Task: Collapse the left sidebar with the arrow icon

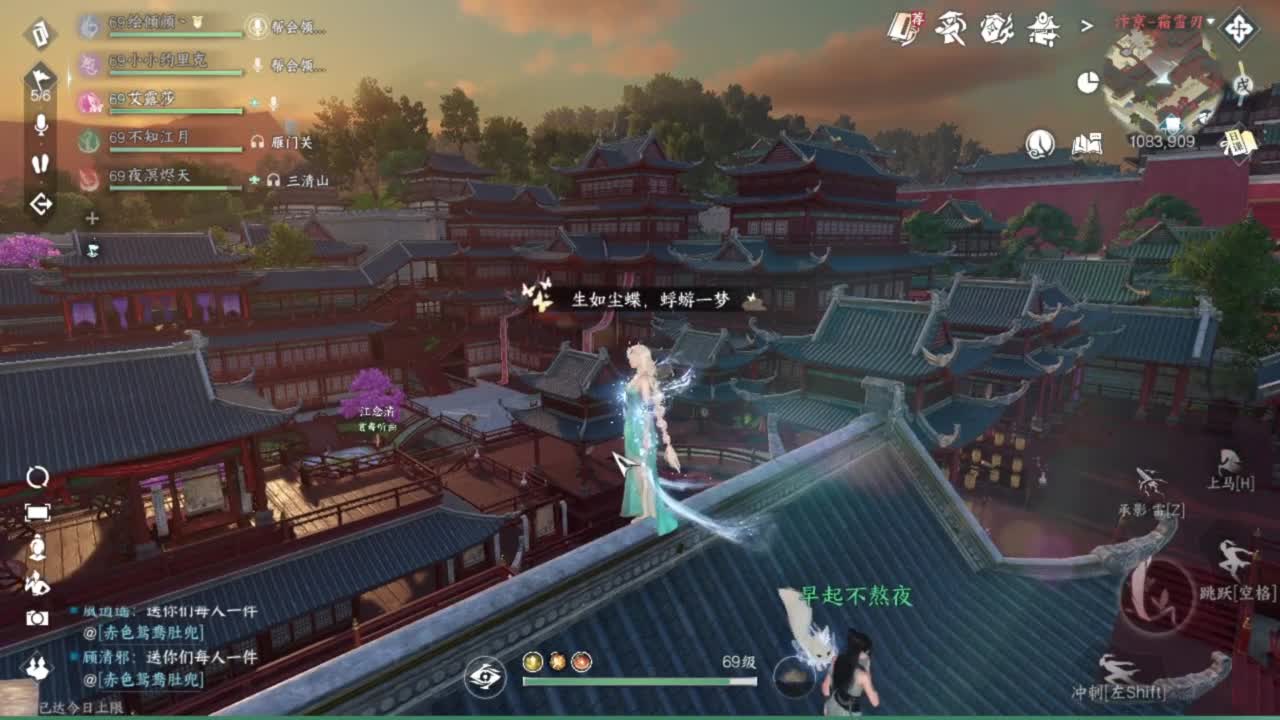Action: 40,203
